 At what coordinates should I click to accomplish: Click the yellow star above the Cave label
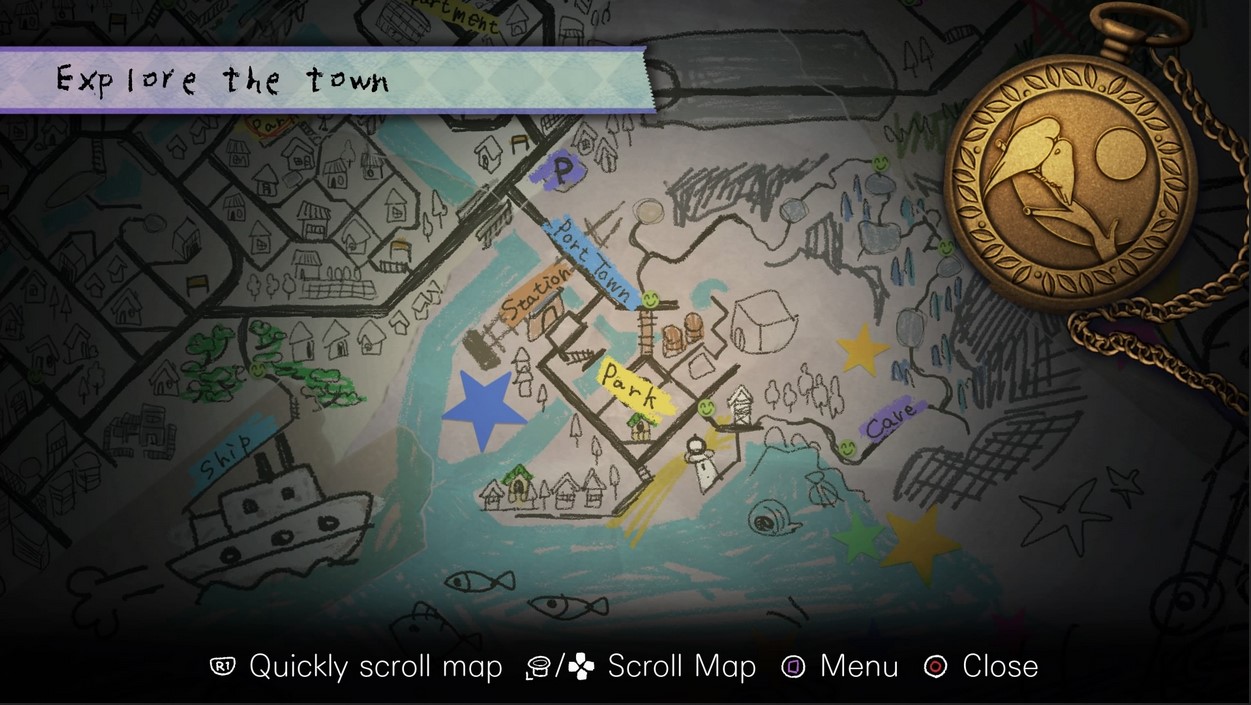click(863, 350)
